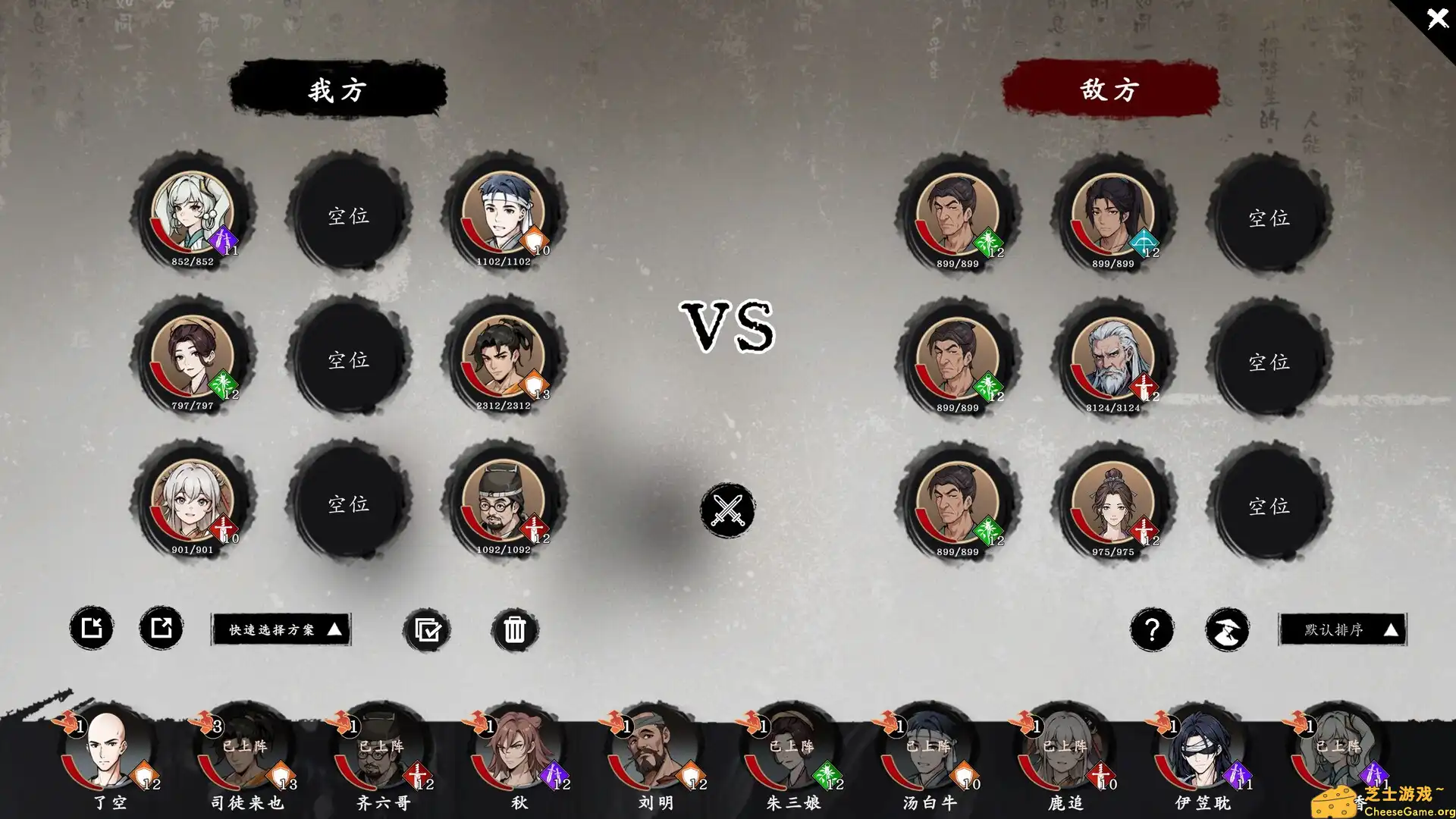Click the crossed swords battle icon
This screenshot has height=819, width=1456.
coord(726,511)
